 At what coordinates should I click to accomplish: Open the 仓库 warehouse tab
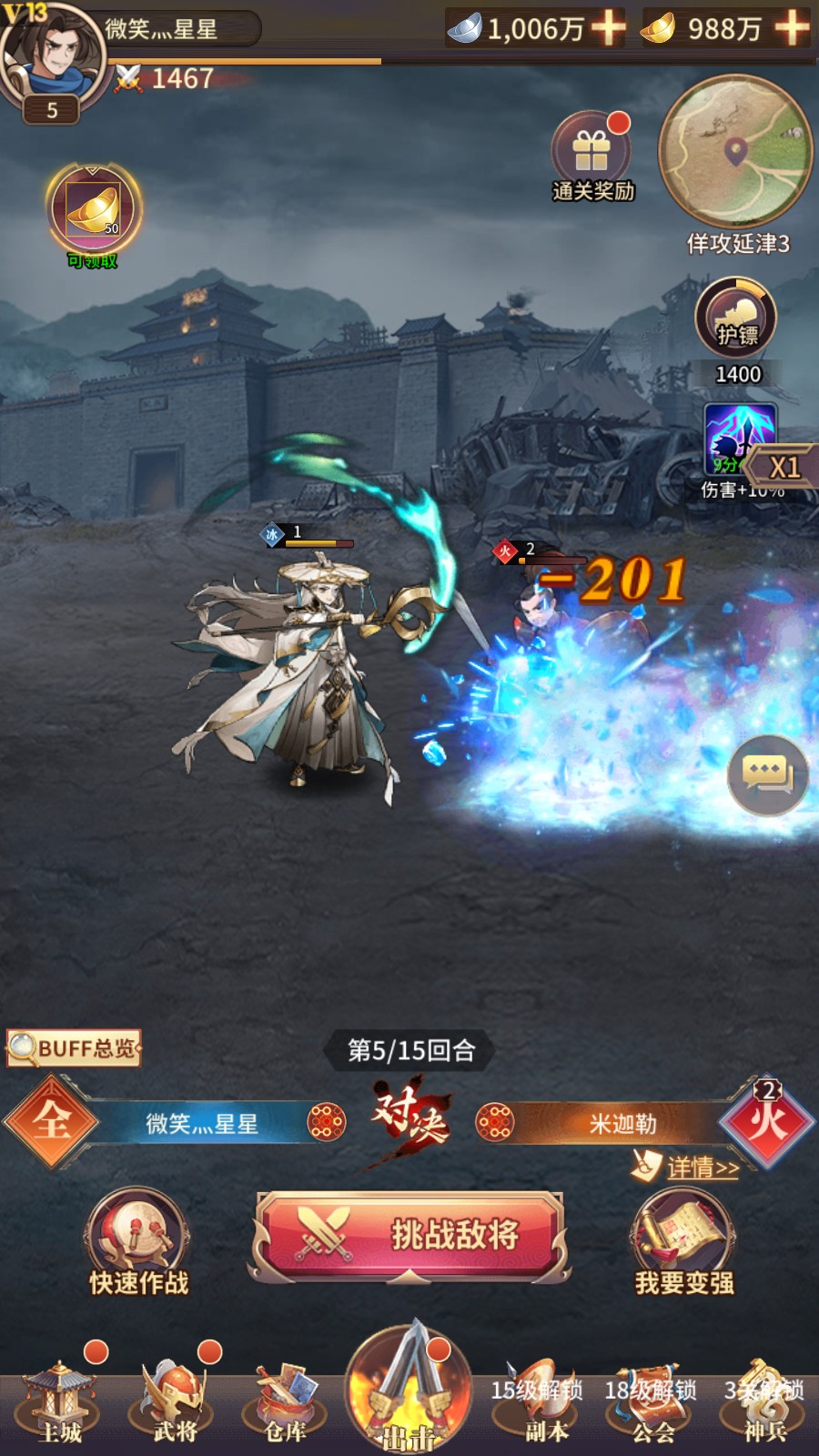pyautogui.click(x=286, y=1401)
